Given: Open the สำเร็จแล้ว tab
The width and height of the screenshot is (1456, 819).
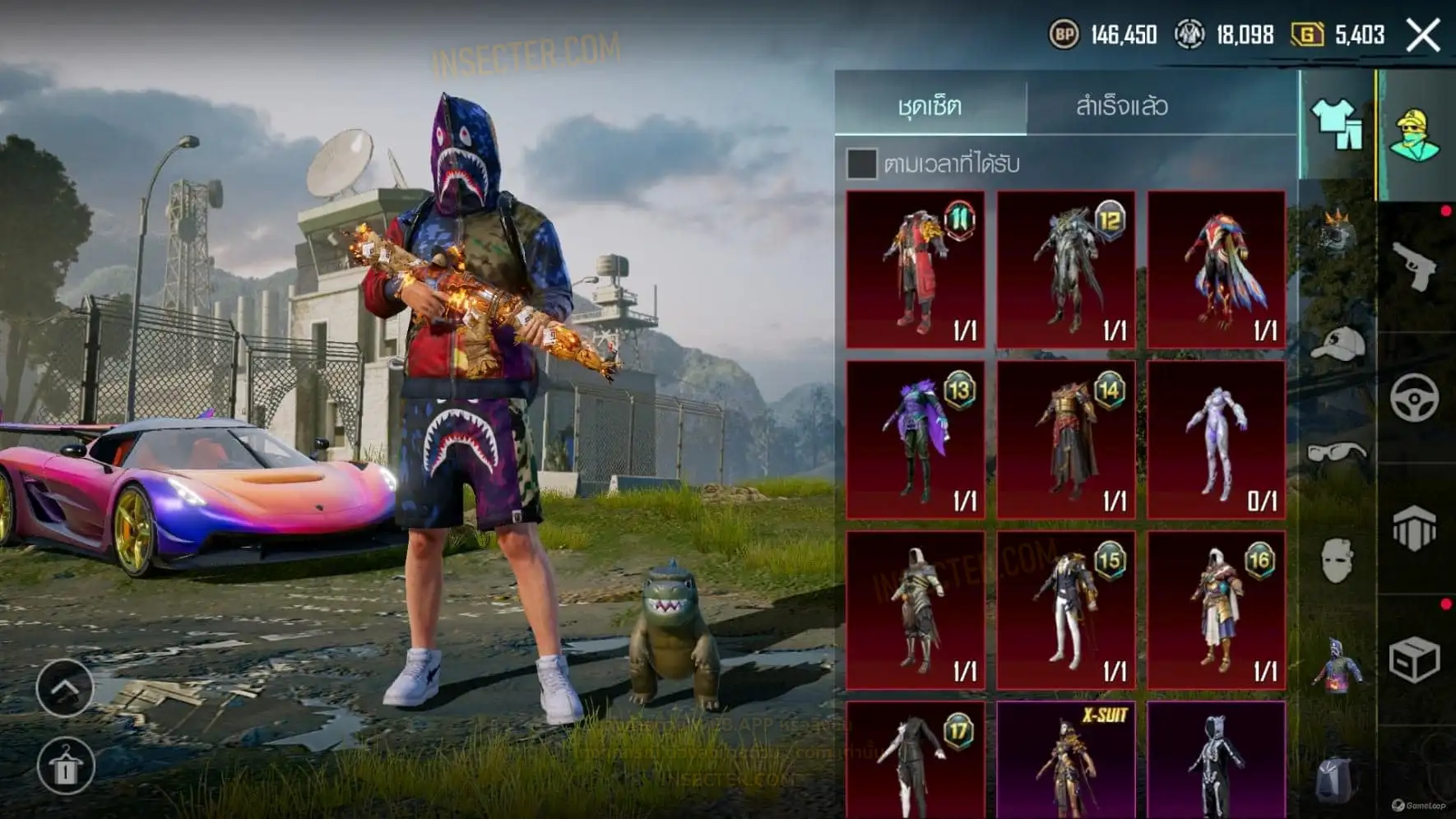Looking at the screenshot, I should [1121, 106].
